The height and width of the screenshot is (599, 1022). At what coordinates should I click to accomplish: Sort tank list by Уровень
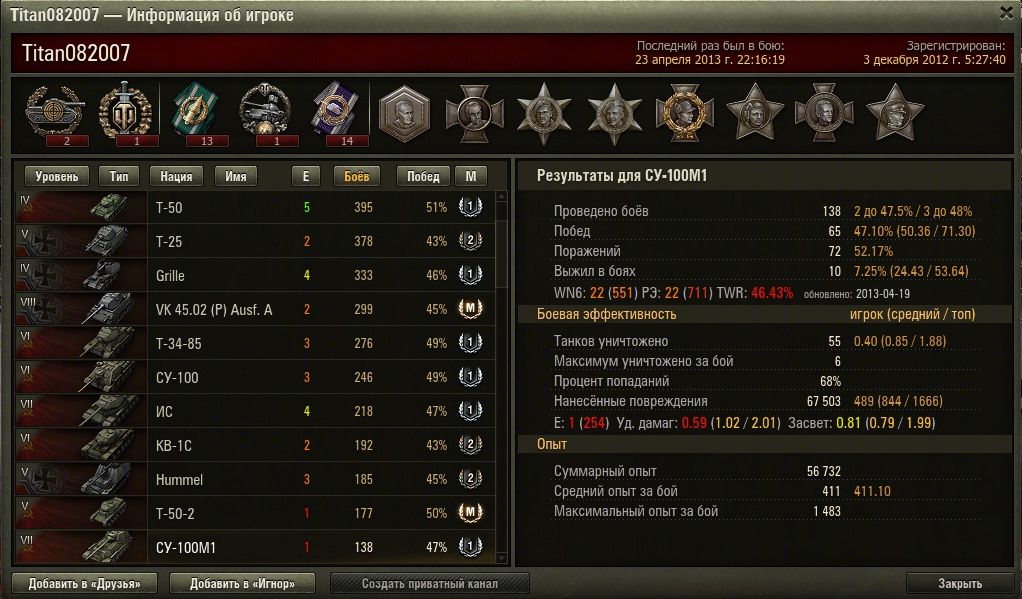[x=58, y=176]
